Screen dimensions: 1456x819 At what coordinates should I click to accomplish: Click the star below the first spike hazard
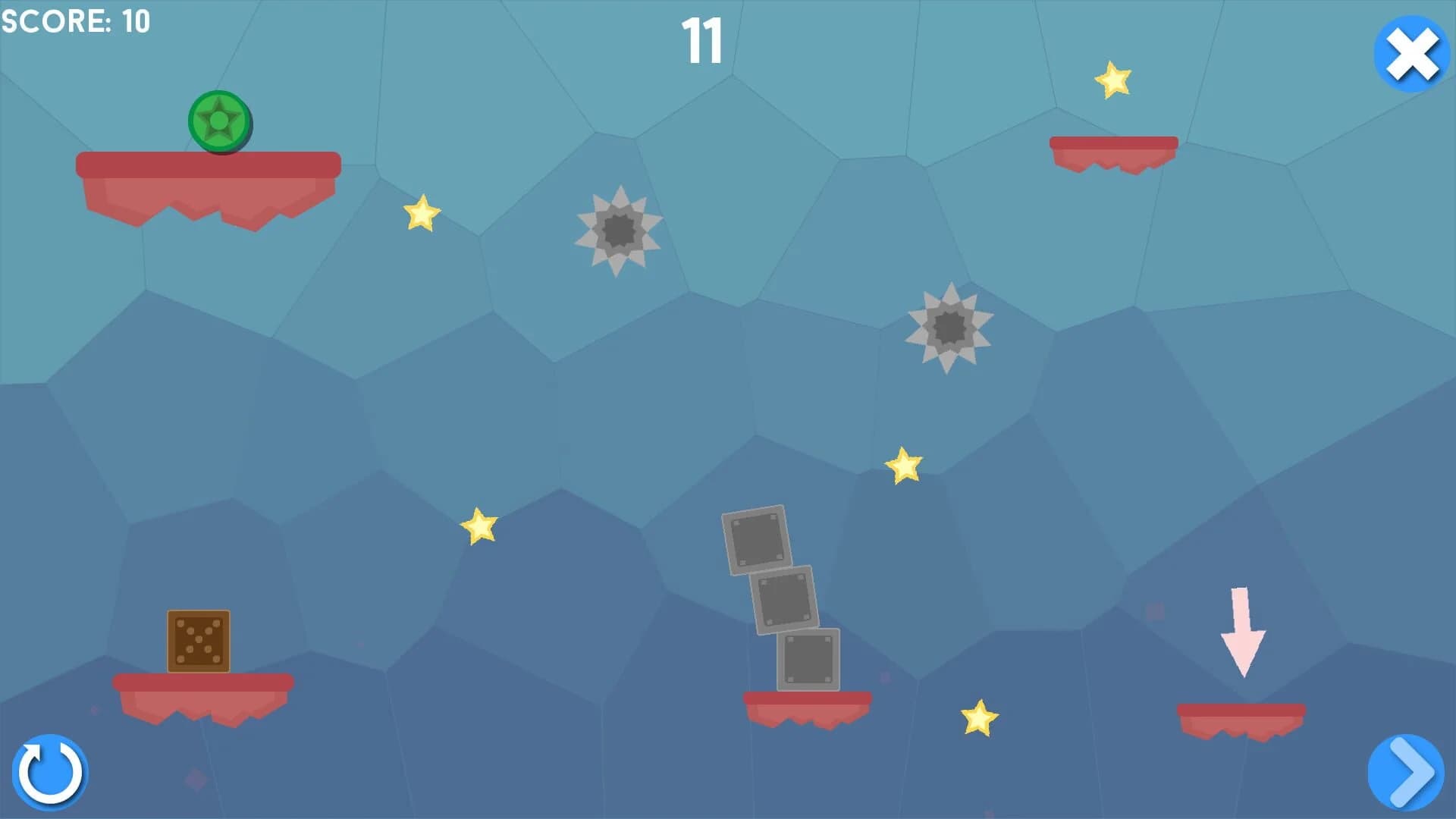tap(422, 216)
